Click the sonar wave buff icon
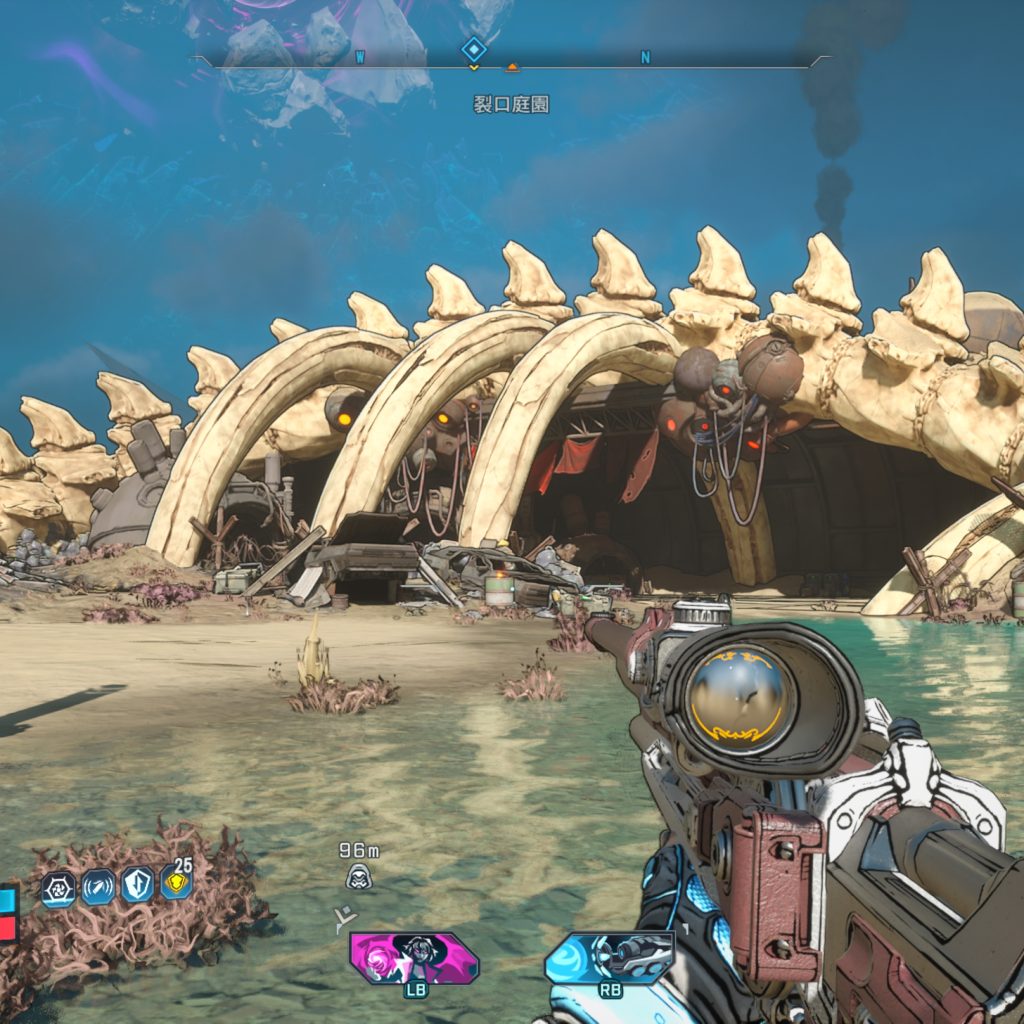 [98, 887]
